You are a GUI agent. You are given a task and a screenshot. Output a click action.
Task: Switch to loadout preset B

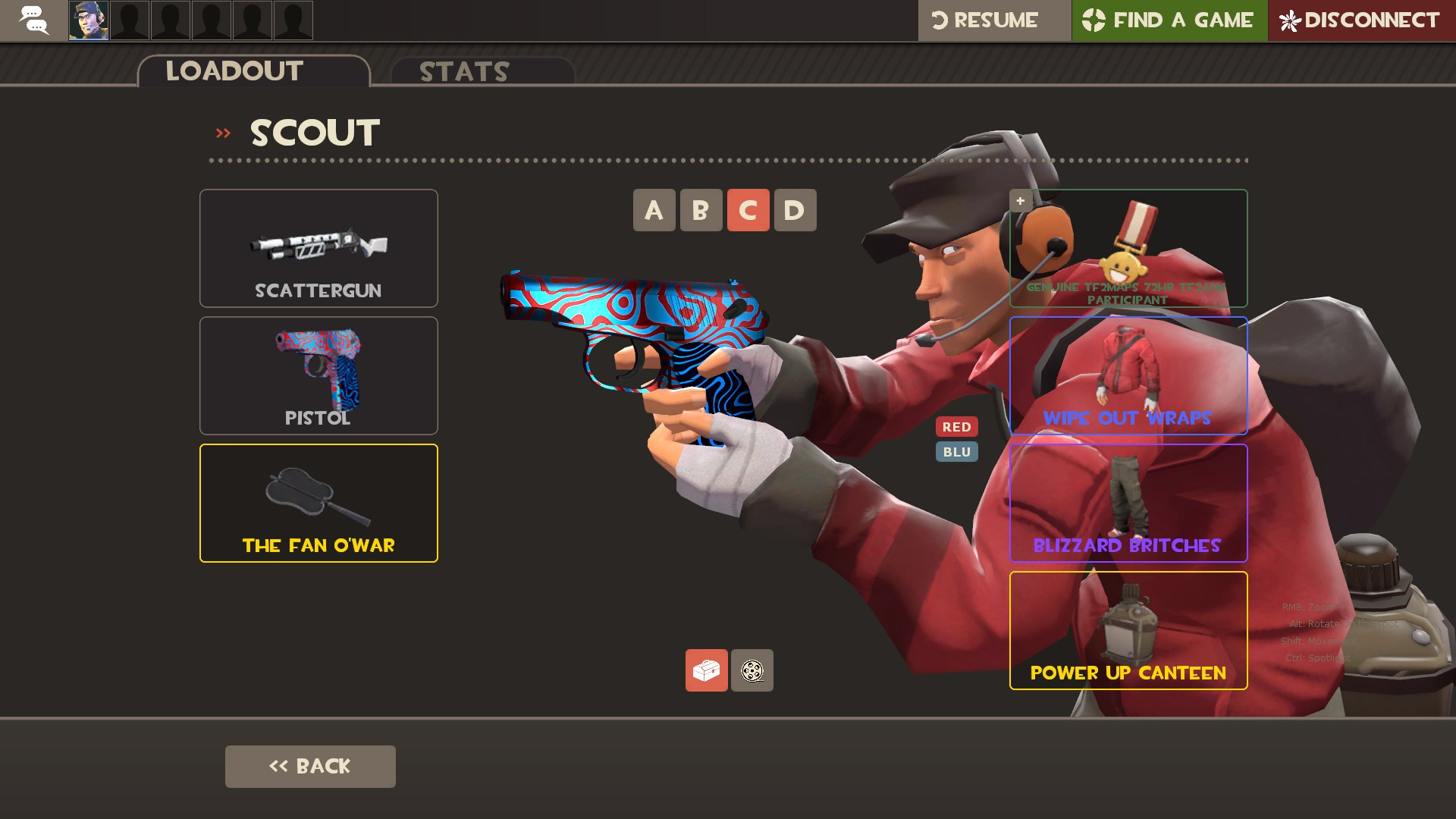(x=700, y=210)
